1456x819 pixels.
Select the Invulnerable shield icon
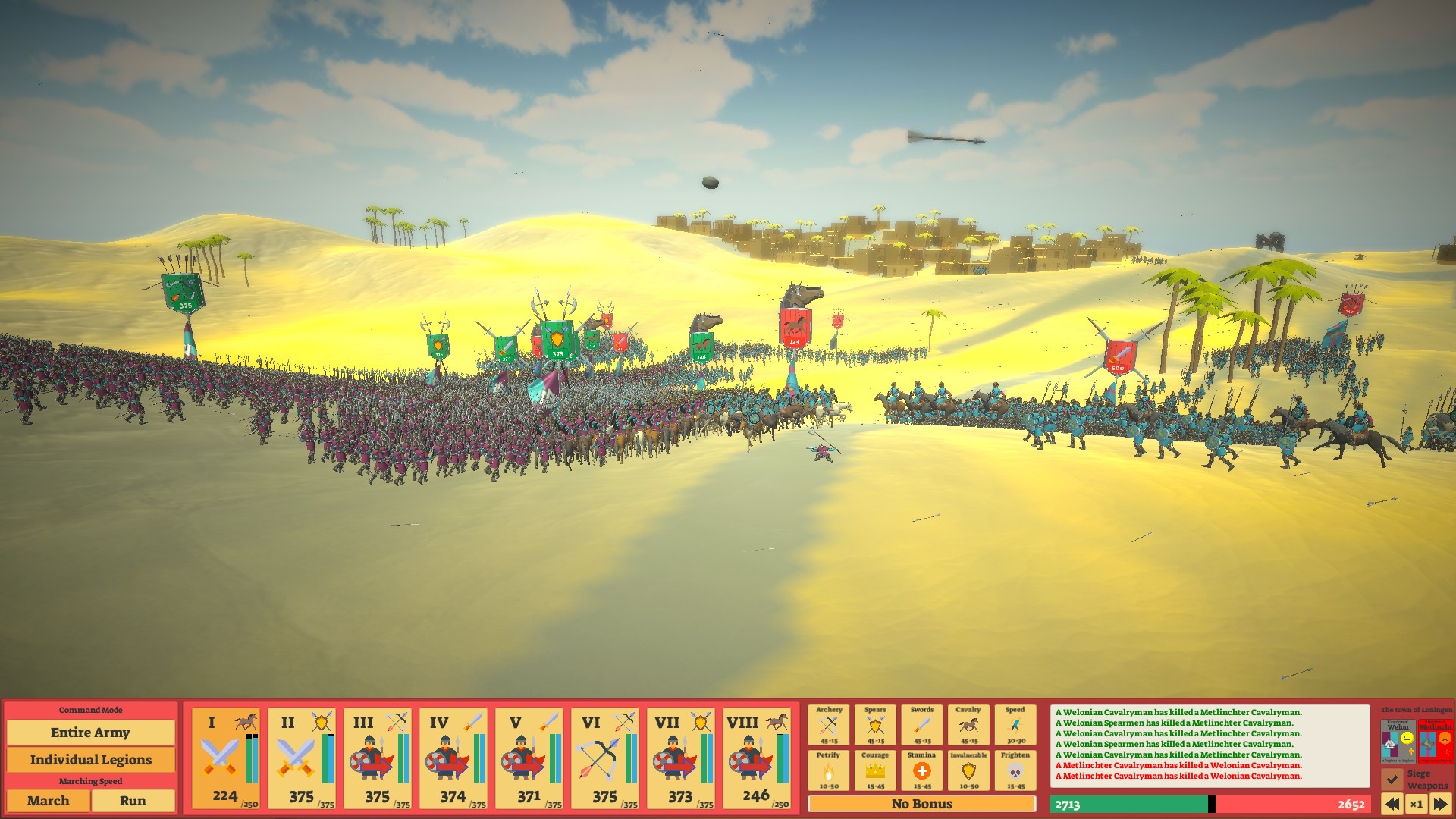coord(969,772)
